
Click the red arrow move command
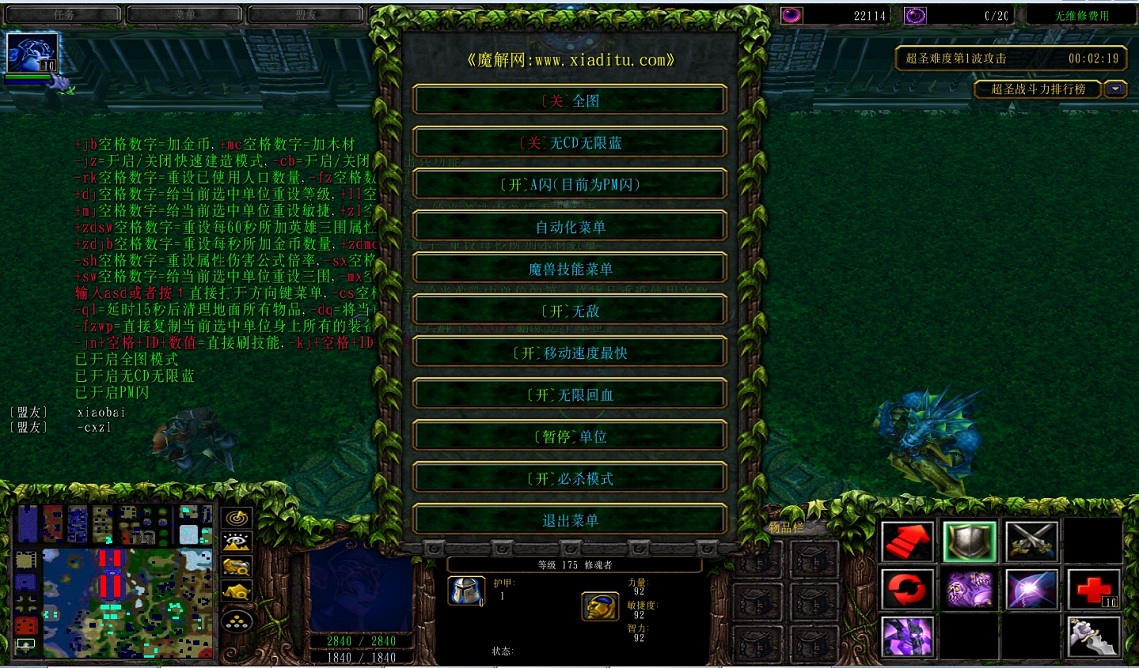pos(907,542)
